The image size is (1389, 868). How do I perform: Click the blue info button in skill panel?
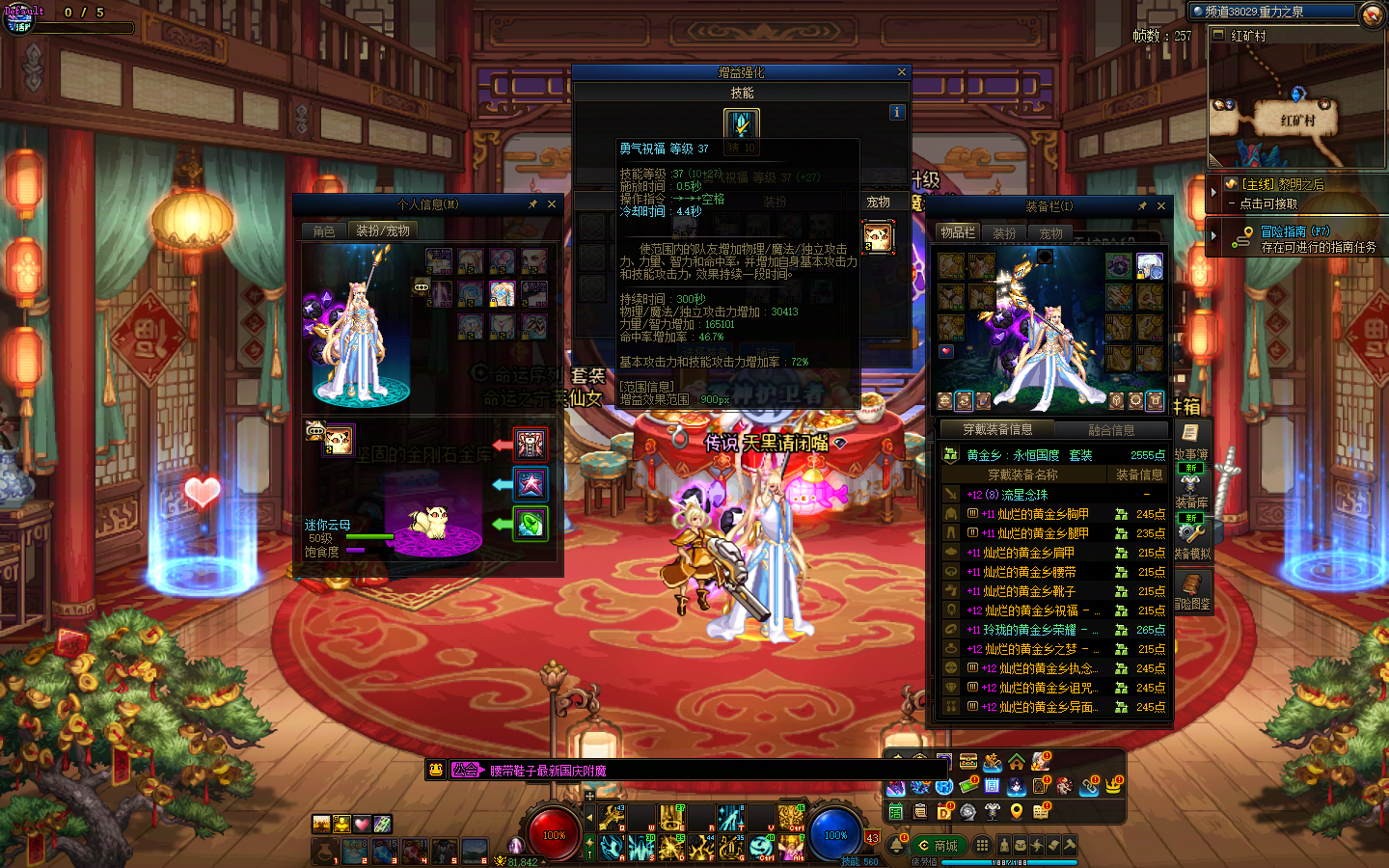point(897,112)
